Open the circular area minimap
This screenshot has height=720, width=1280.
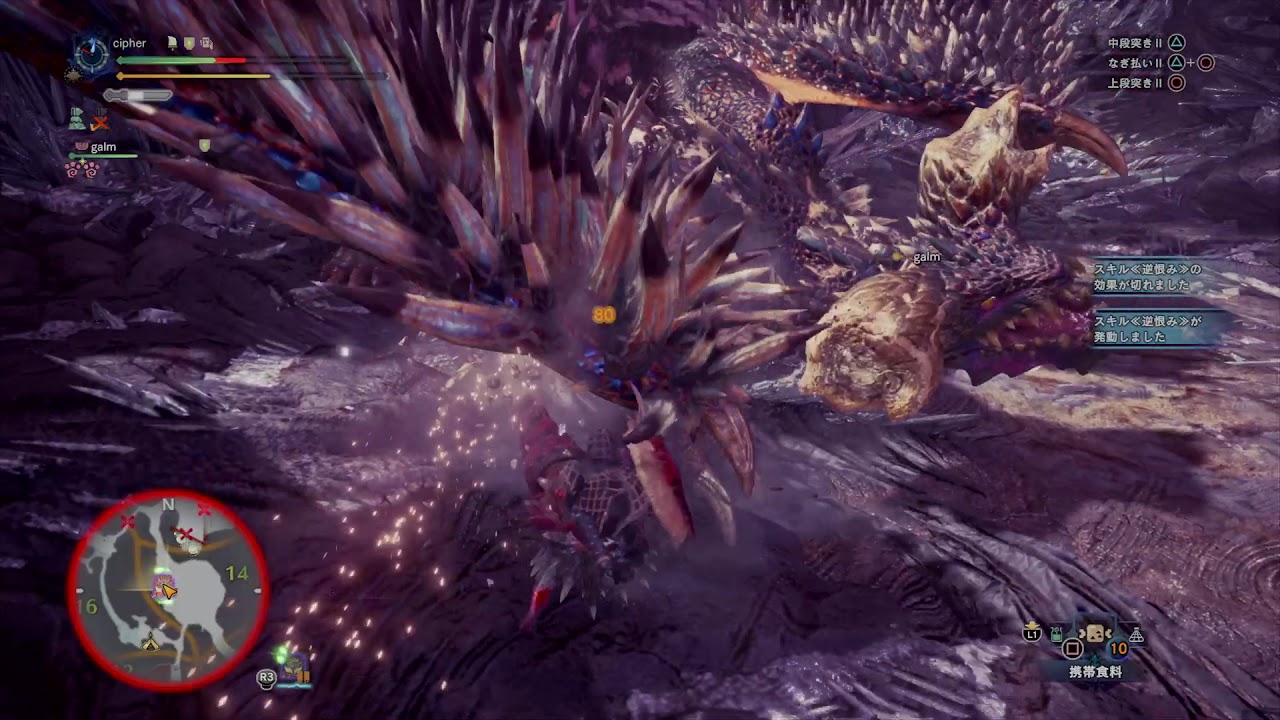168,590
